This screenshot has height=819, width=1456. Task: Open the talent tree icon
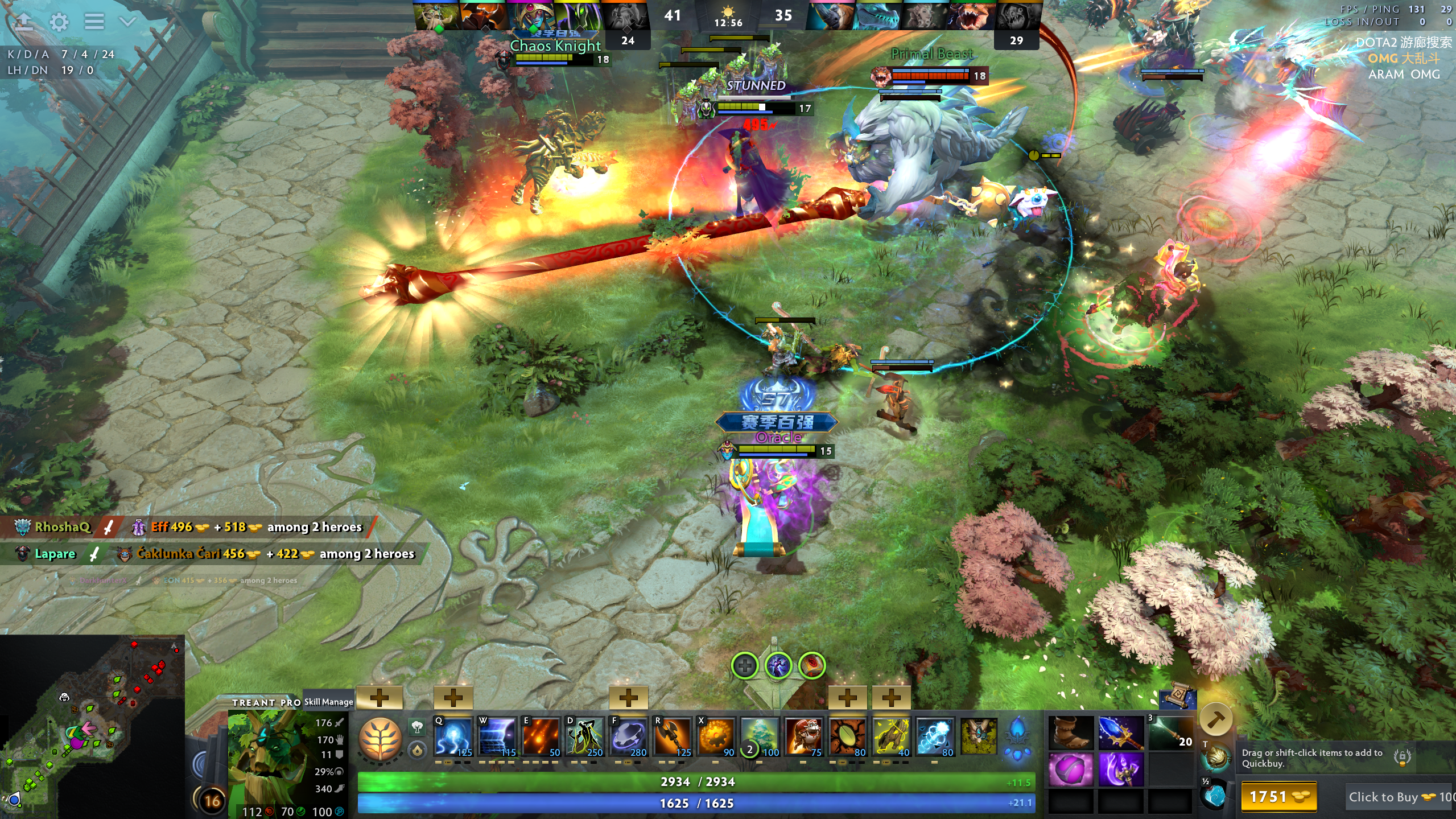click(381, 738)
